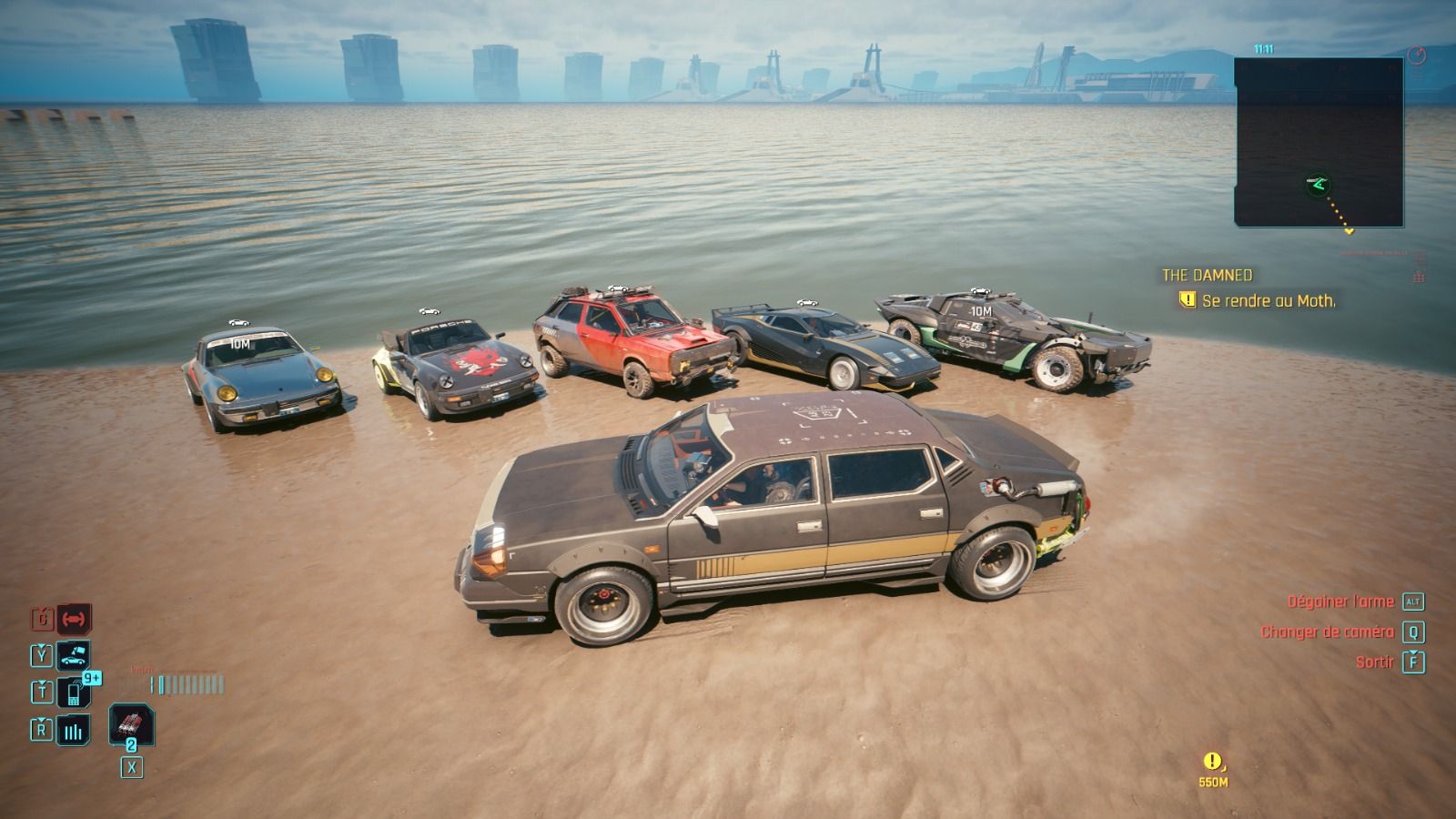
Task: Open the minimap in the corner
Action: click(1319, 142)
